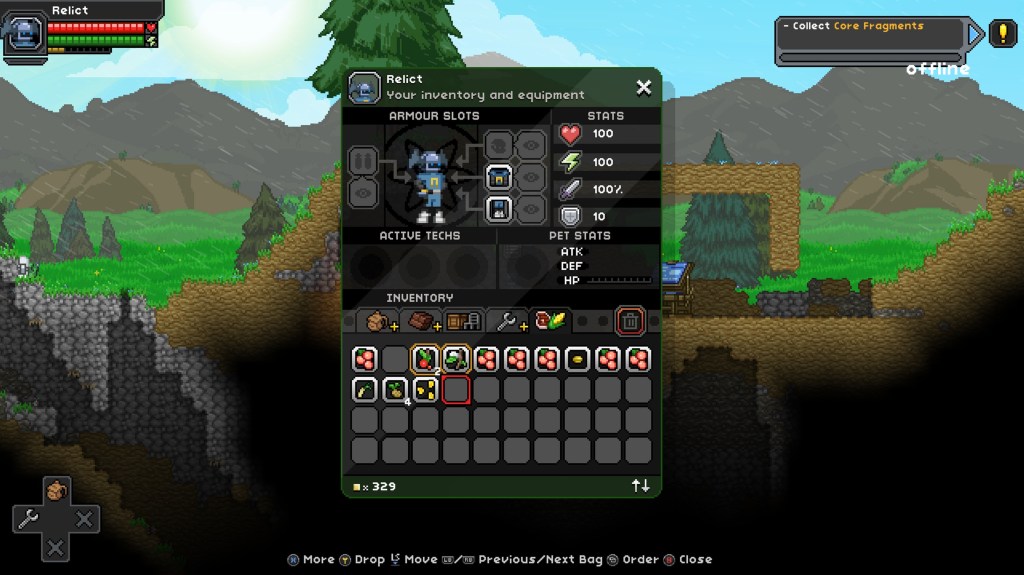This screenshot has width=1024, height=575.
Task: Select the sprouting seed stack of four
Action: click(x=396, y=390)
